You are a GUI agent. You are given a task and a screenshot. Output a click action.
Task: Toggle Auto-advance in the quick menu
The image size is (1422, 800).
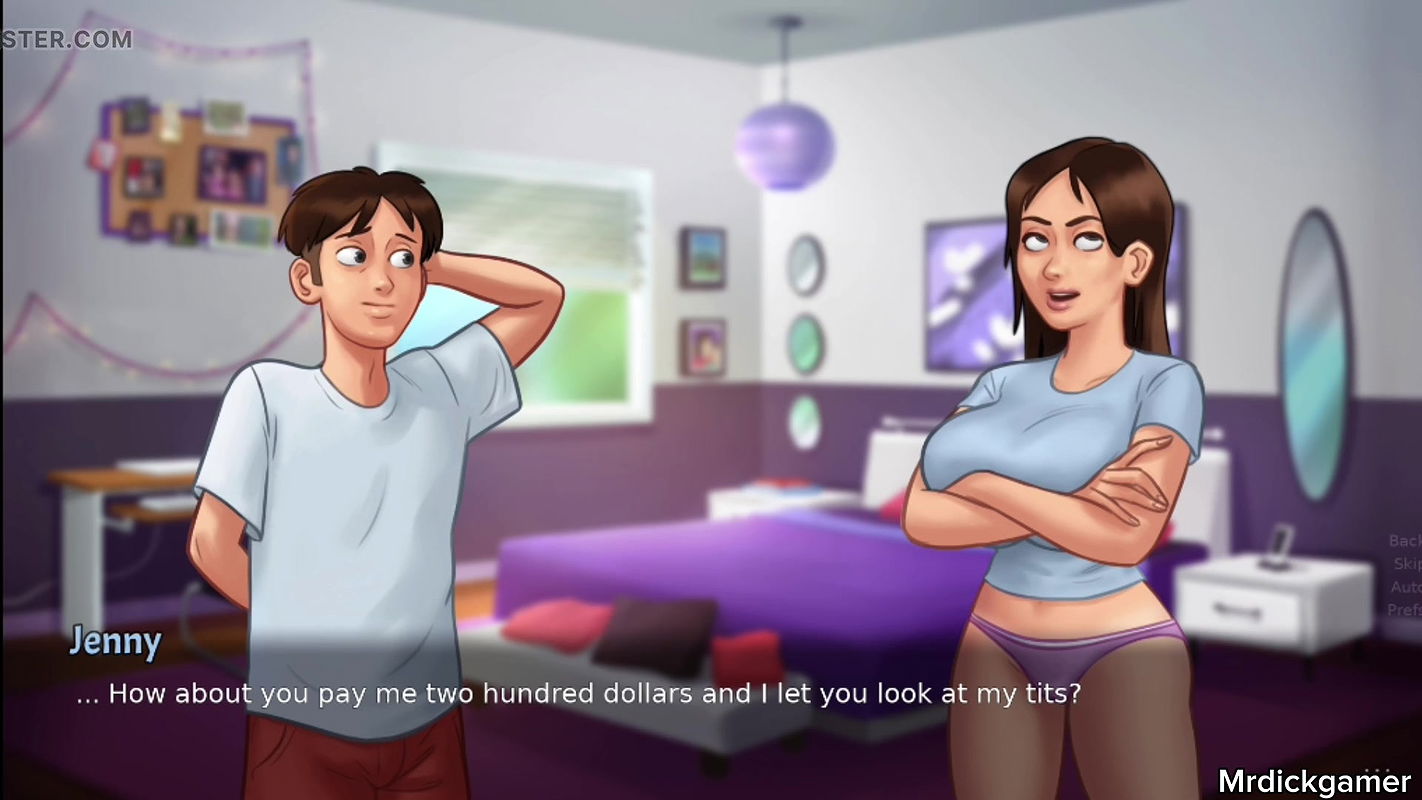[x=1406, y=587]
